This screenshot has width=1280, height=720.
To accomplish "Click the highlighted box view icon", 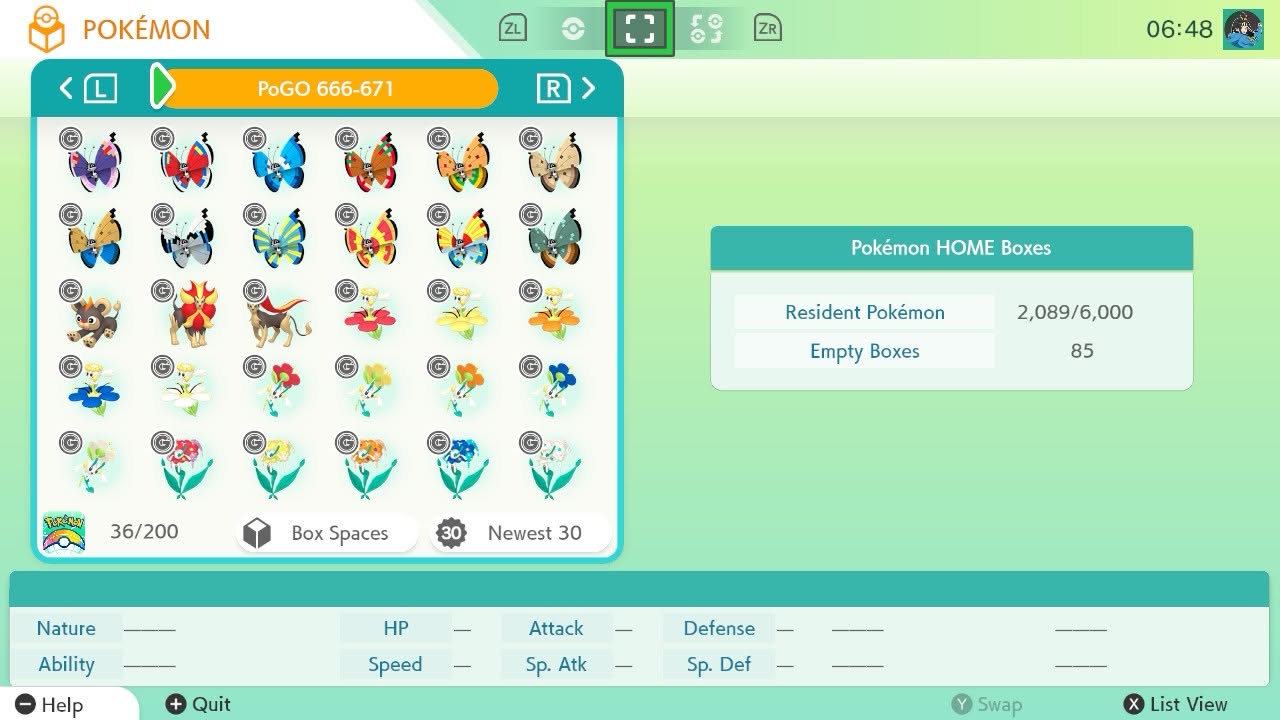I will [640, 28].
